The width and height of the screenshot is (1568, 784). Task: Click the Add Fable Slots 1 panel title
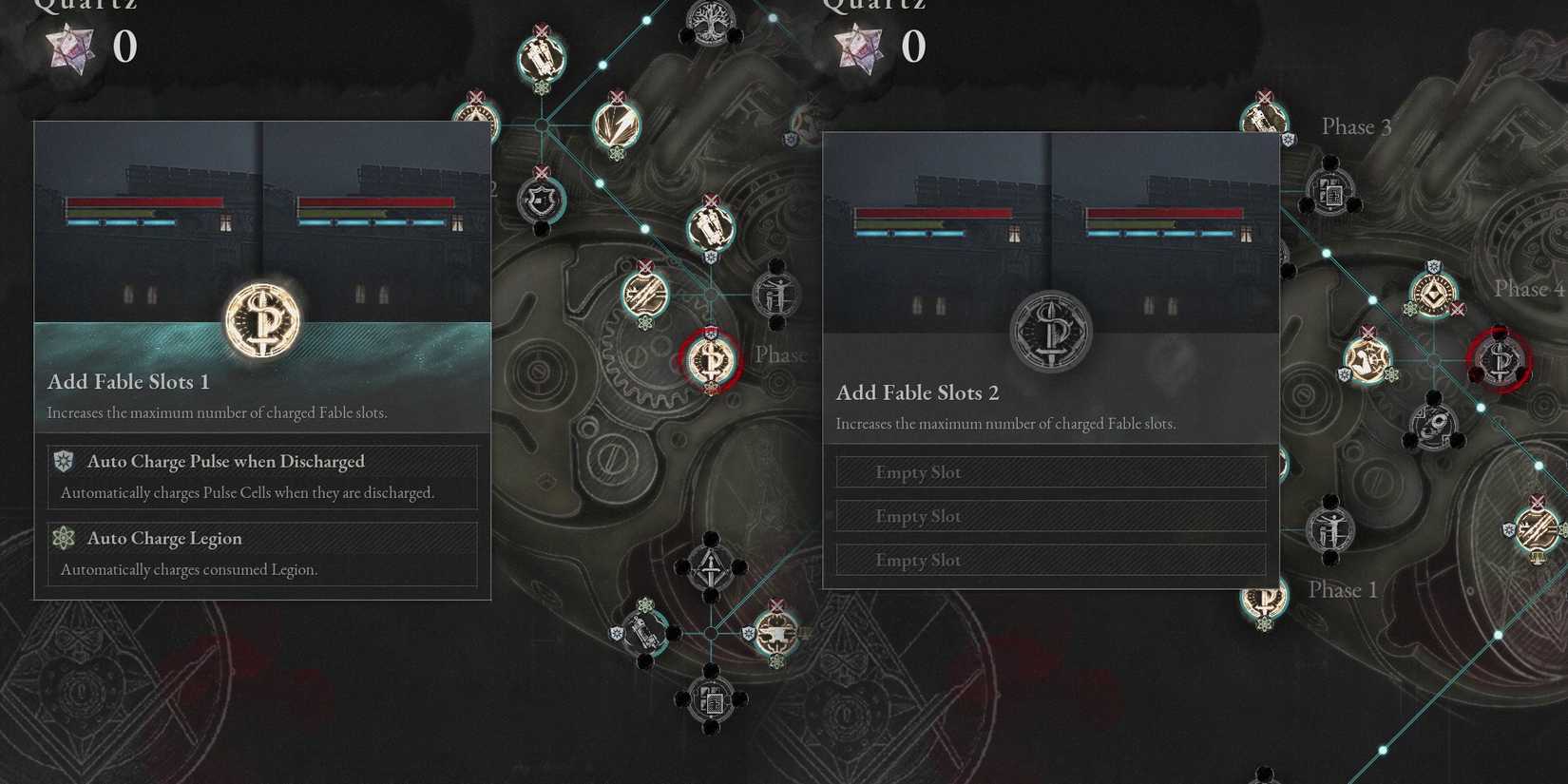(126, 381)
